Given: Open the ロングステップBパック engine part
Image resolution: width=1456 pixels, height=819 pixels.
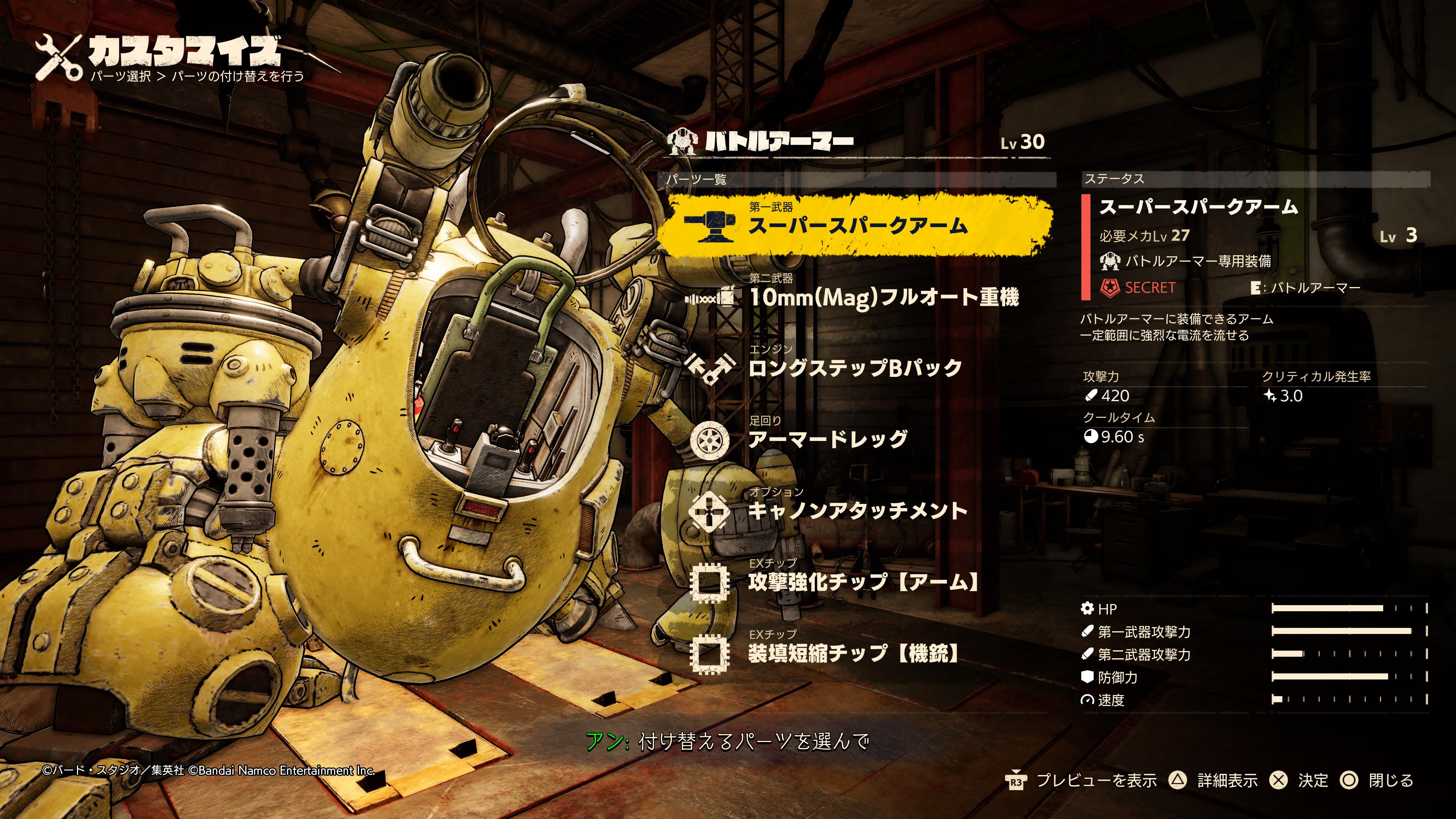Looking at the screenshot, I should point(855,368).
